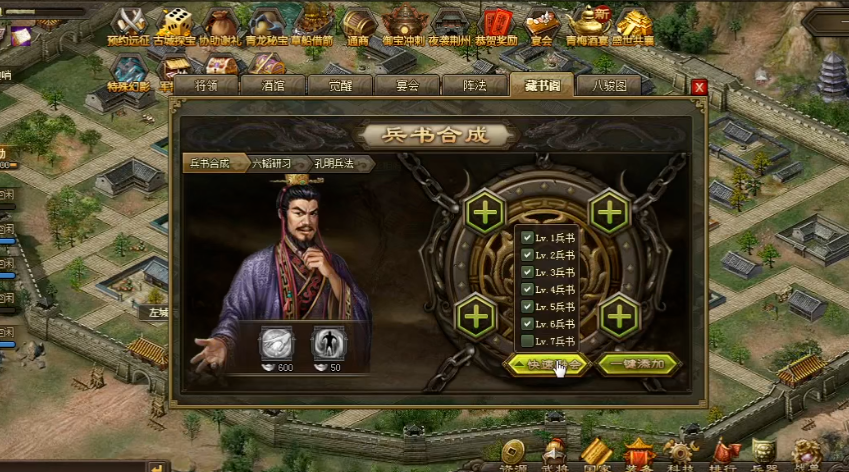This screenshot has width=849, height=472.
Task: Switch to the 觉醒 tab
Action: [340, 86]
